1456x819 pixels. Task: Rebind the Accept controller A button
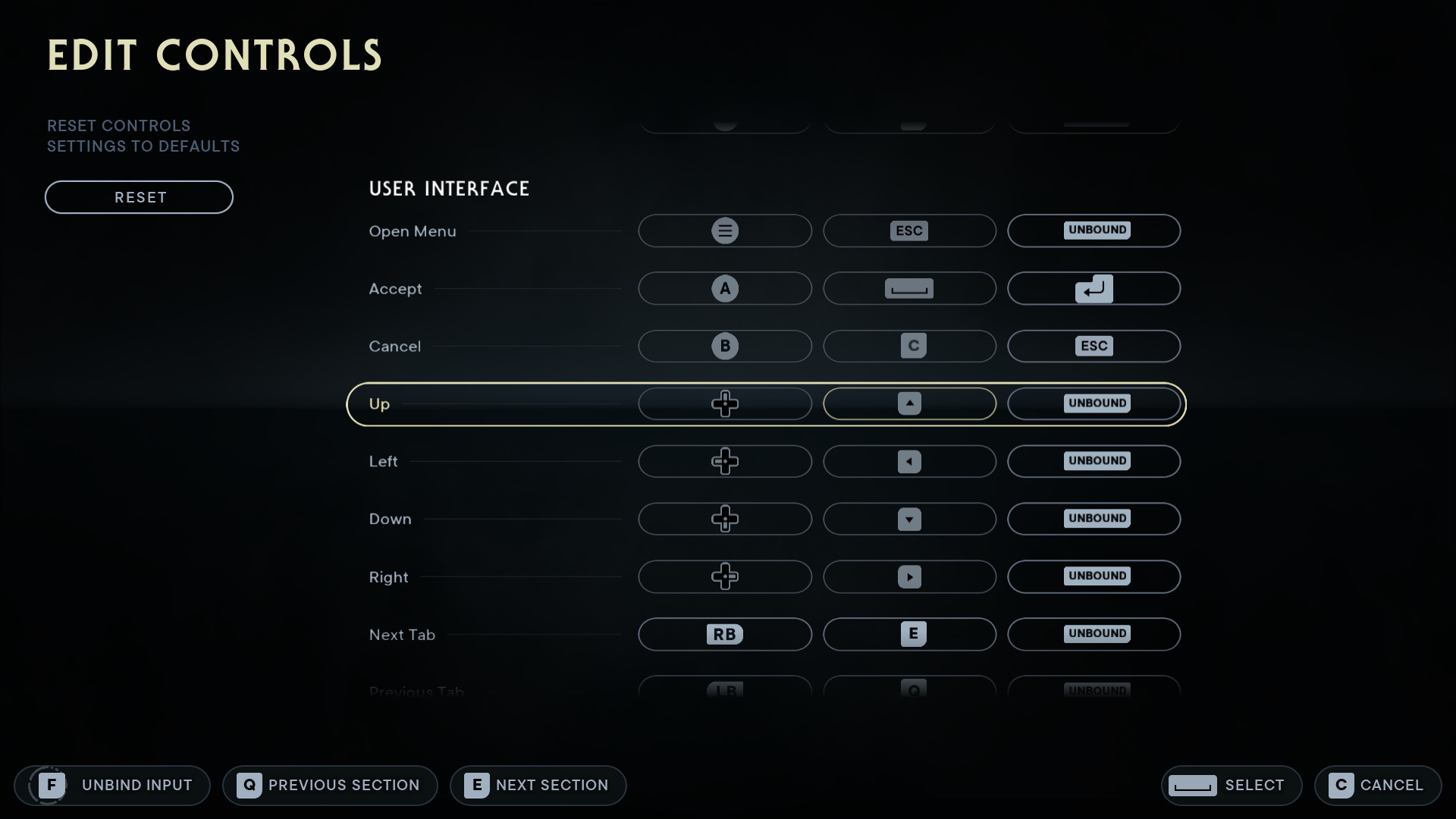point(724,288)
